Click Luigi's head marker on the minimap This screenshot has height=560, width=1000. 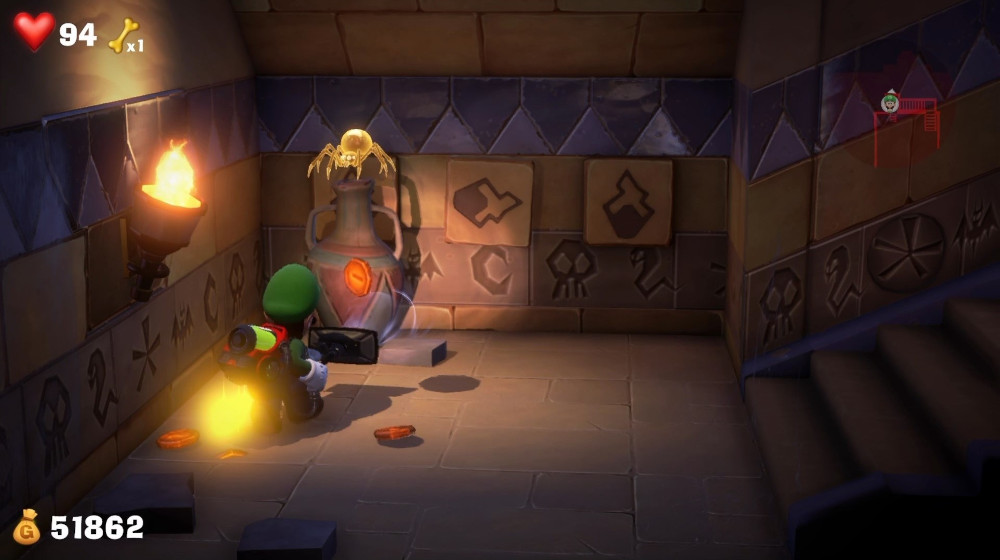pyautogui.click(x=890, y=102)
